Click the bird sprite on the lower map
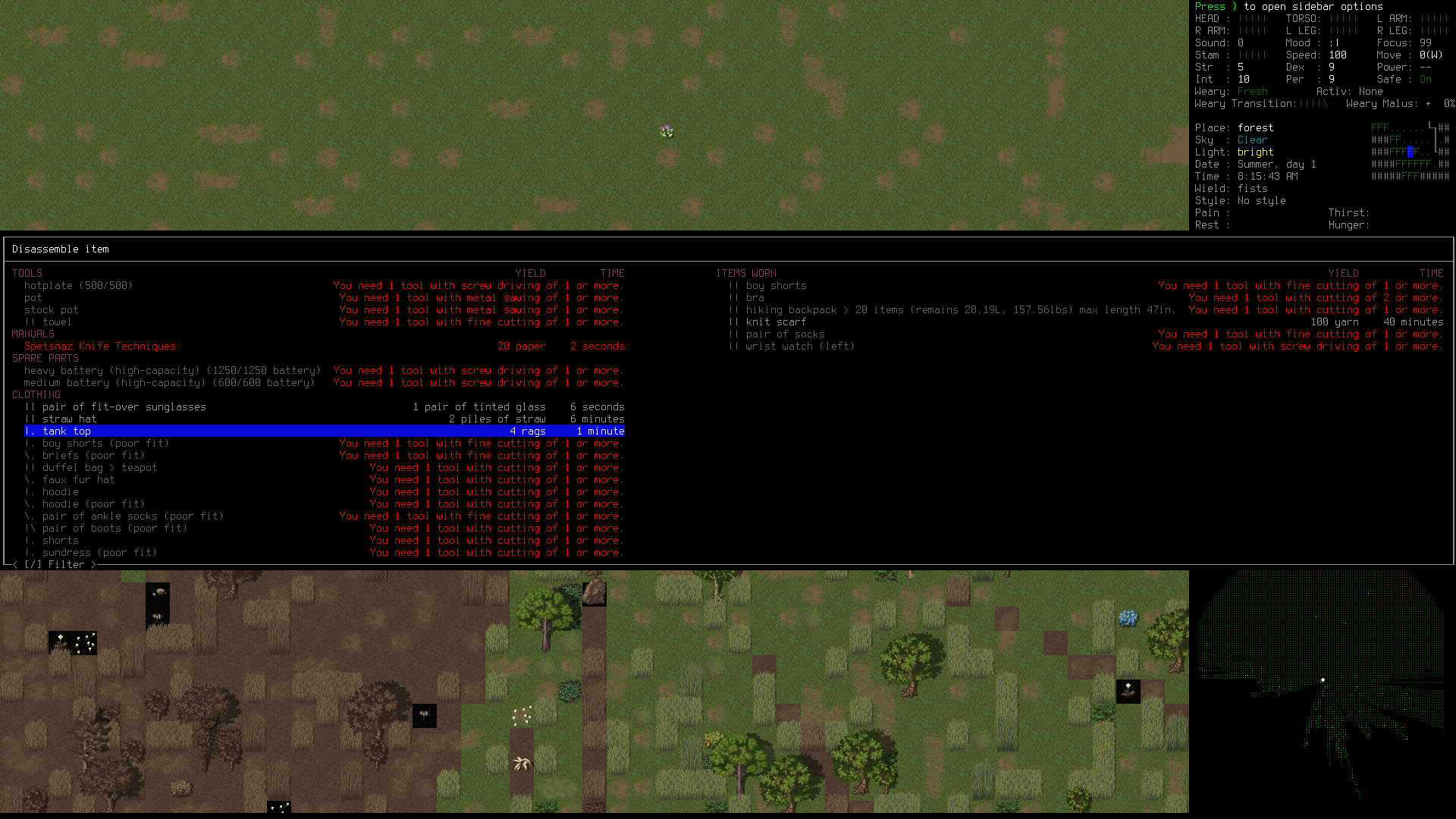1456x819 pixels. click(x=160, y=592)
